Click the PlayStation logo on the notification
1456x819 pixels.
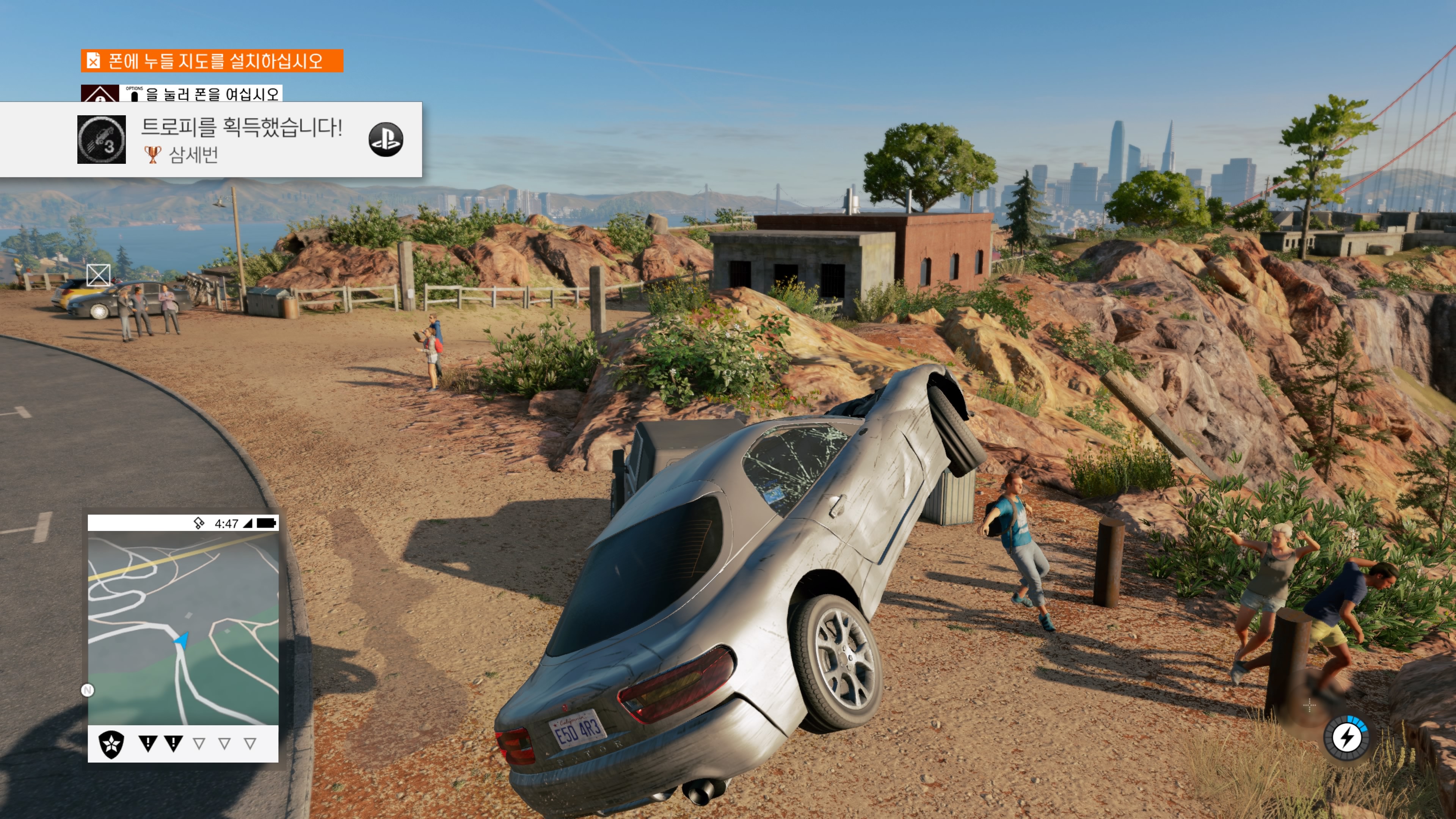[386, 140]
